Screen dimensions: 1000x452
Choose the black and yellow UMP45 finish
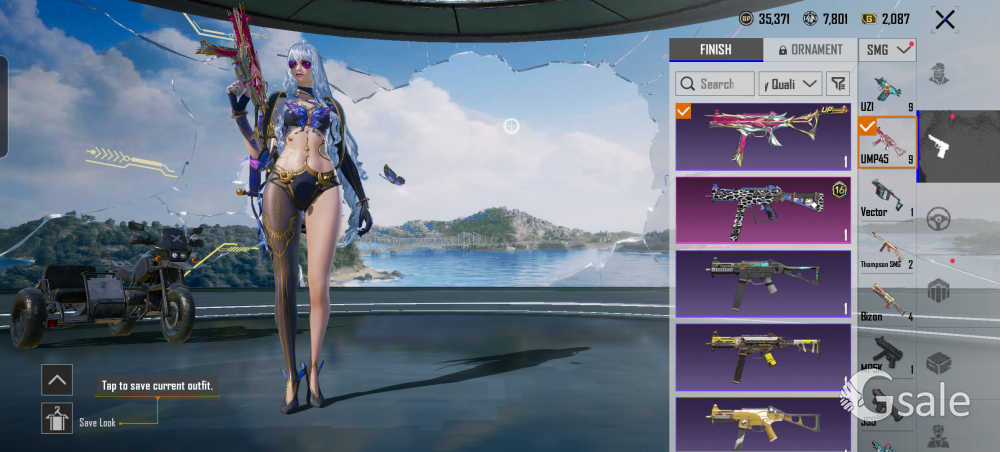[762, 357]
